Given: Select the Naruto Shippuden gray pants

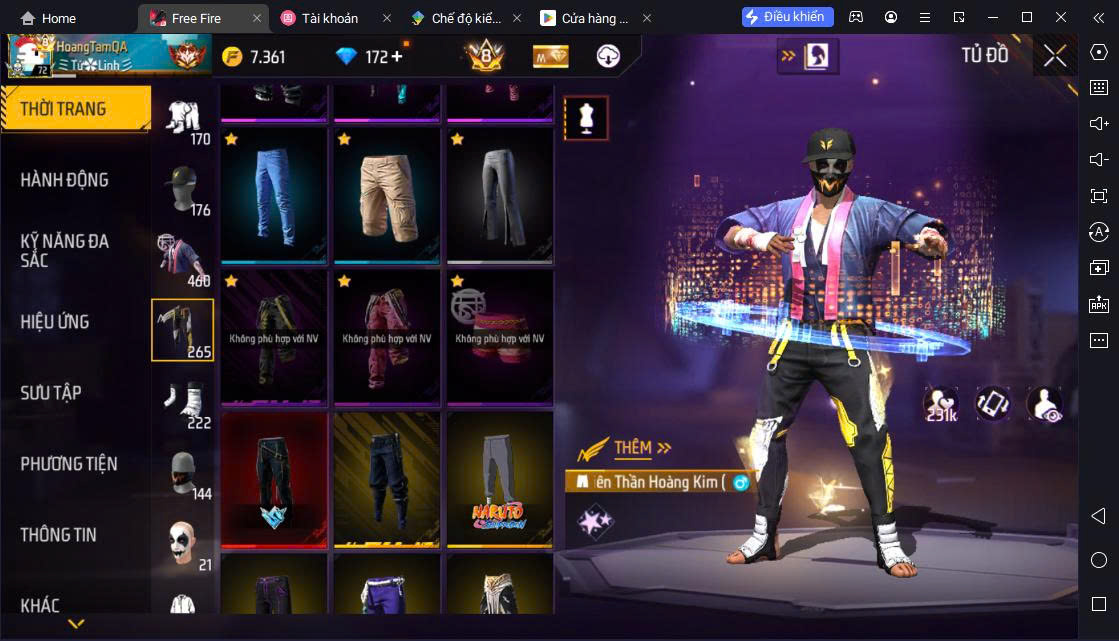Looking at the screenshot, I should point(500,480).
